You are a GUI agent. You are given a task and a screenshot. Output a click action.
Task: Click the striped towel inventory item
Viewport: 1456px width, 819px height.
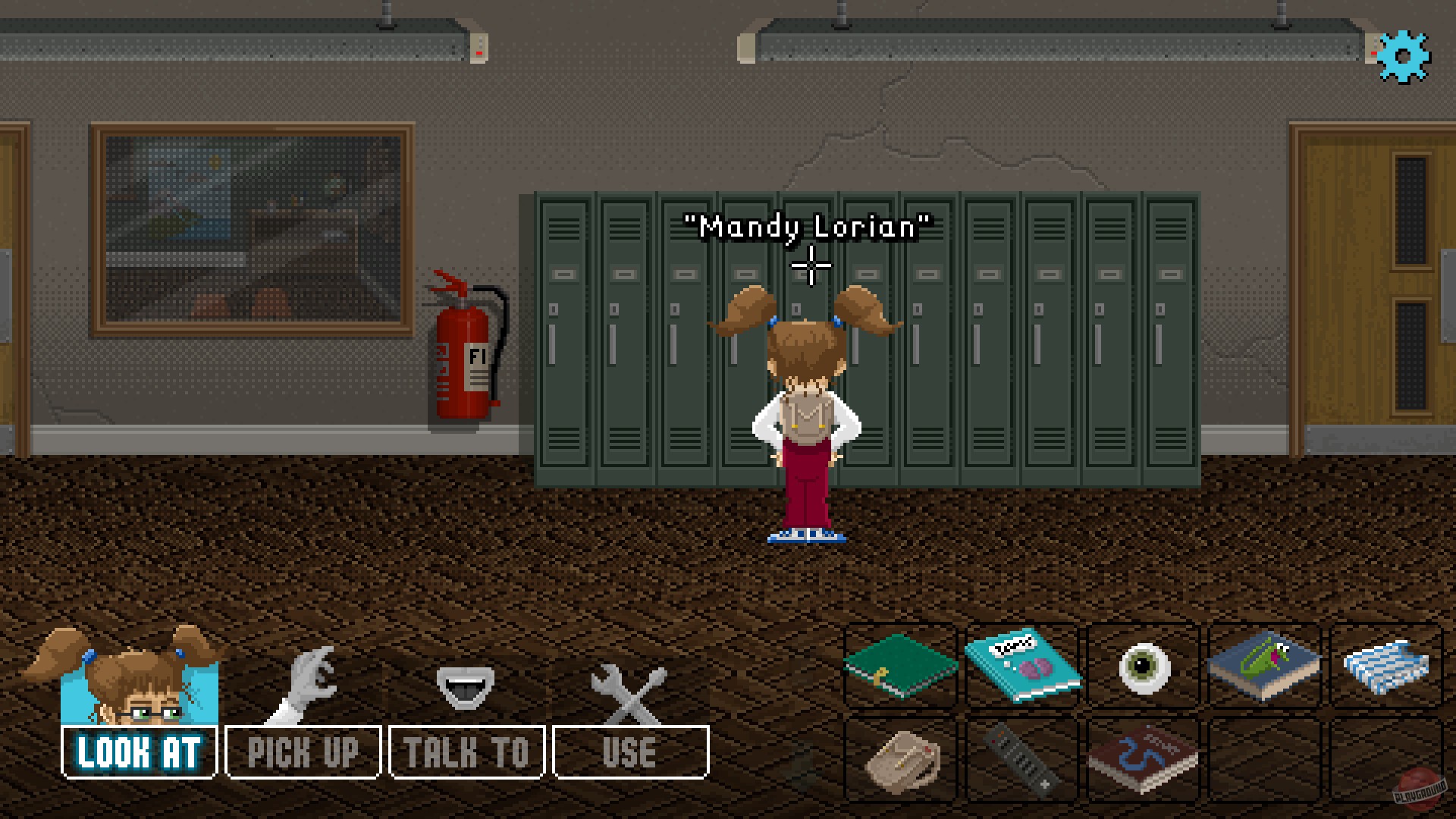point(1385,667)
